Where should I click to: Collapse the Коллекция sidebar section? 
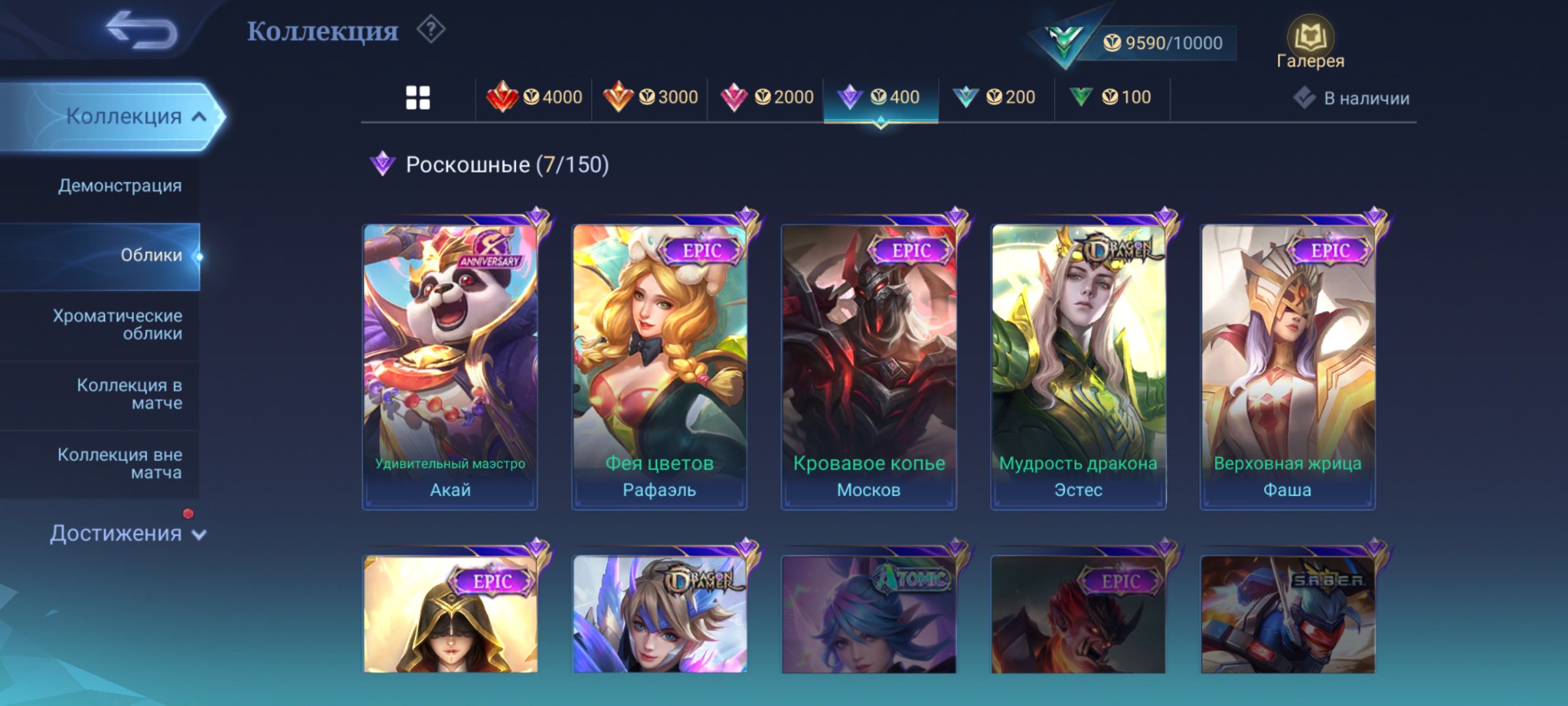(136, 116)
